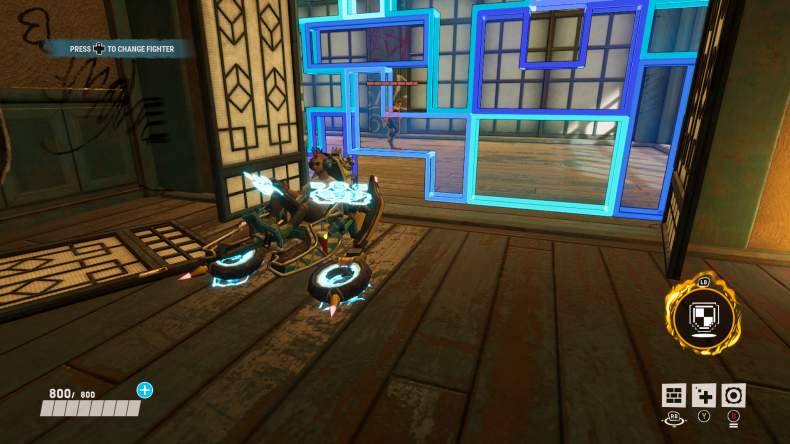Image resolution: width=790 pixels, height=444 pixels.
Task: Trigger the circular target ability icon
Action: click(x=734, y=395)
